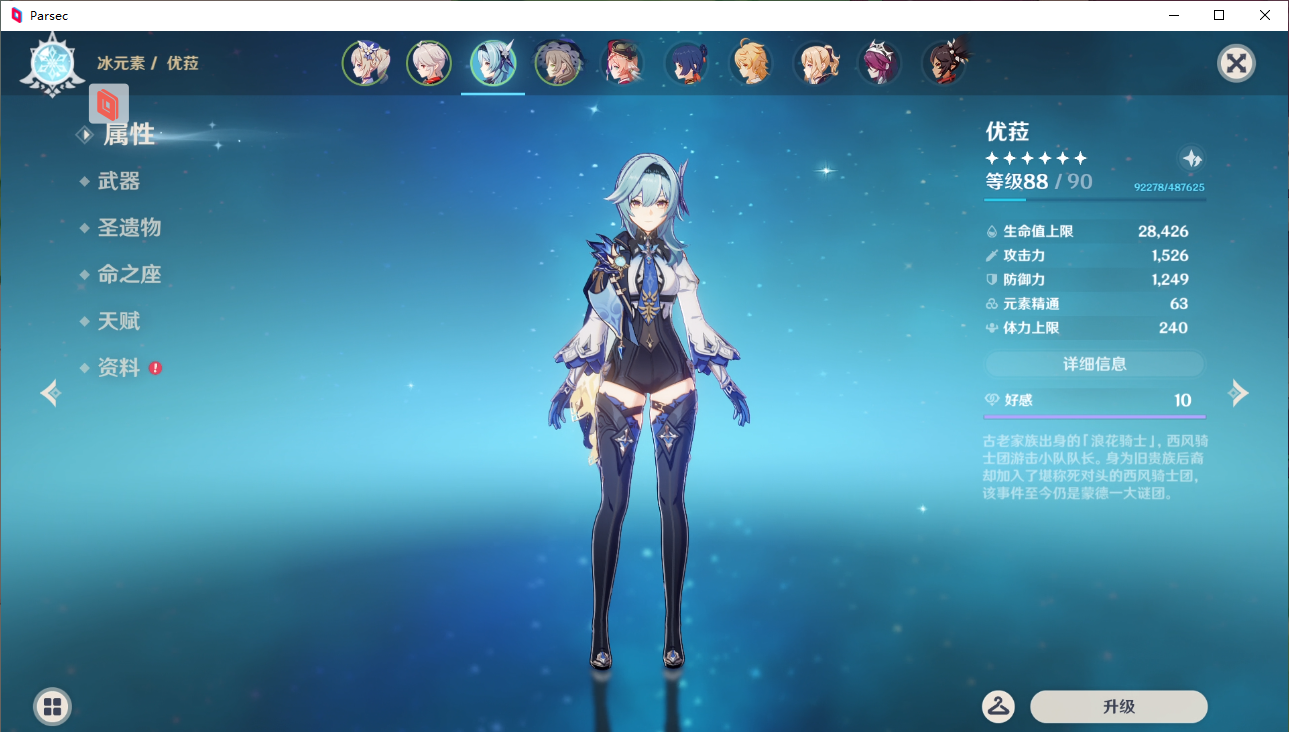Go to the next character with right arrow
Image resolution: width=1289 pixels, height=732 pixels.
(1239, 393)
